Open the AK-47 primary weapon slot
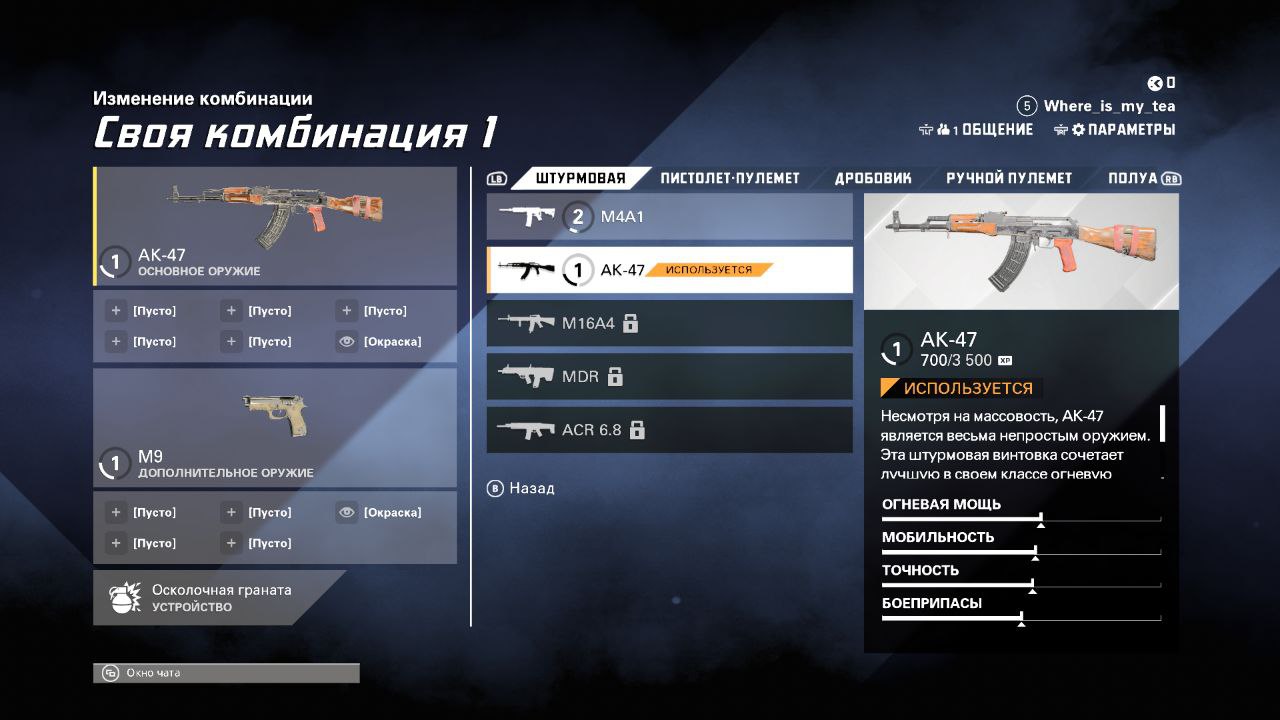This screenshot has height=720, width=1280. tap(275, 226)
